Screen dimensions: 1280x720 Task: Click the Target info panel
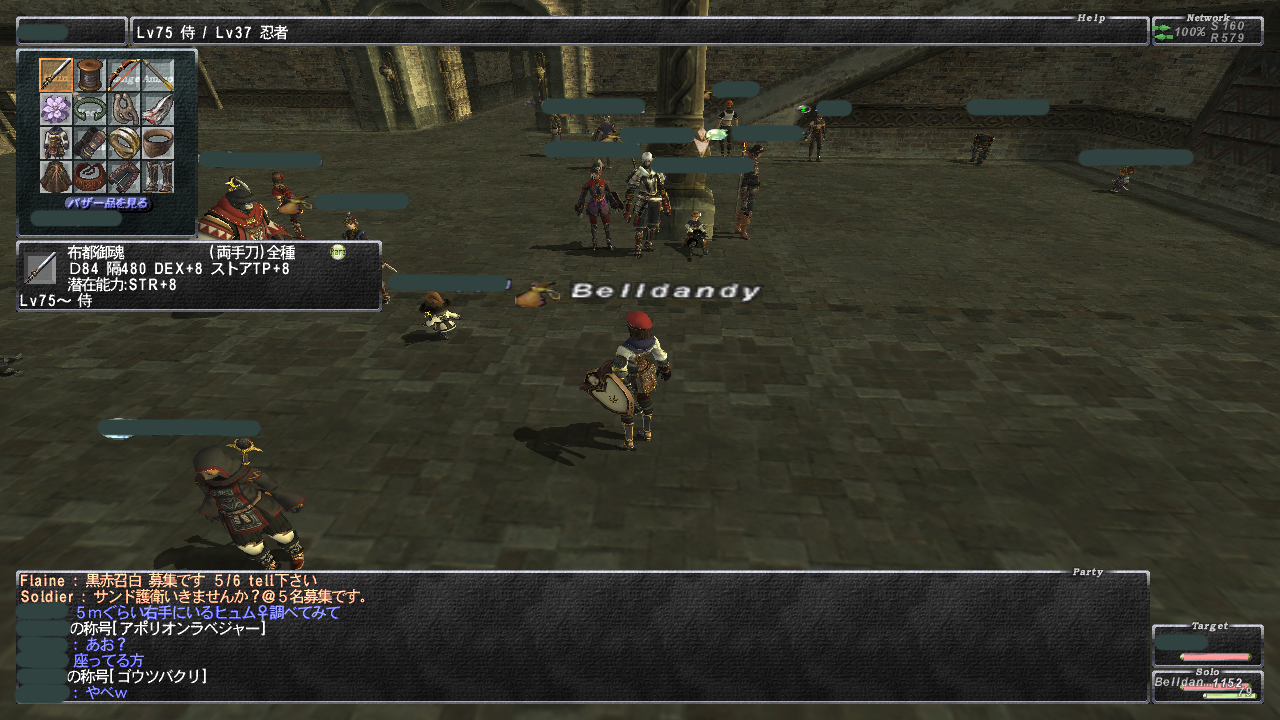pos(1207,645)
